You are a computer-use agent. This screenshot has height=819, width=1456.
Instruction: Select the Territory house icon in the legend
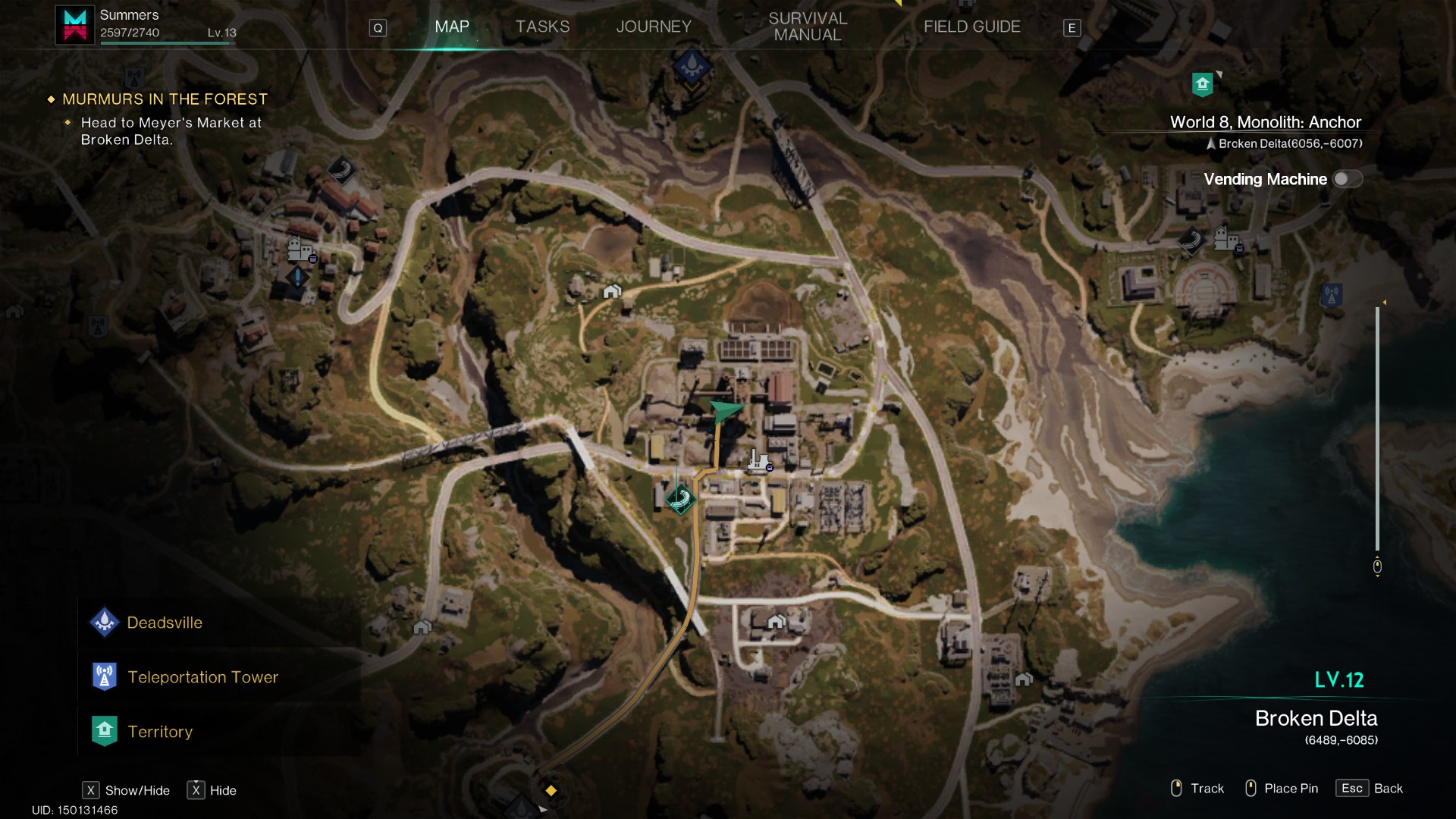click(105, 730)
